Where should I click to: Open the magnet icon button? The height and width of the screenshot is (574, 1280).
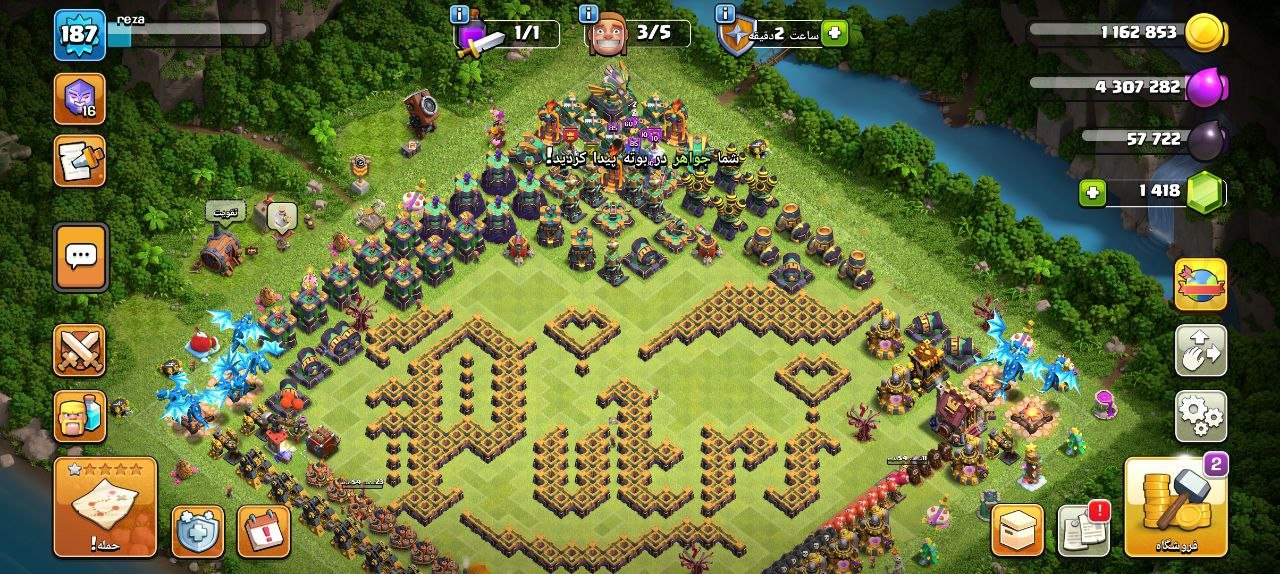point(1200,350)
